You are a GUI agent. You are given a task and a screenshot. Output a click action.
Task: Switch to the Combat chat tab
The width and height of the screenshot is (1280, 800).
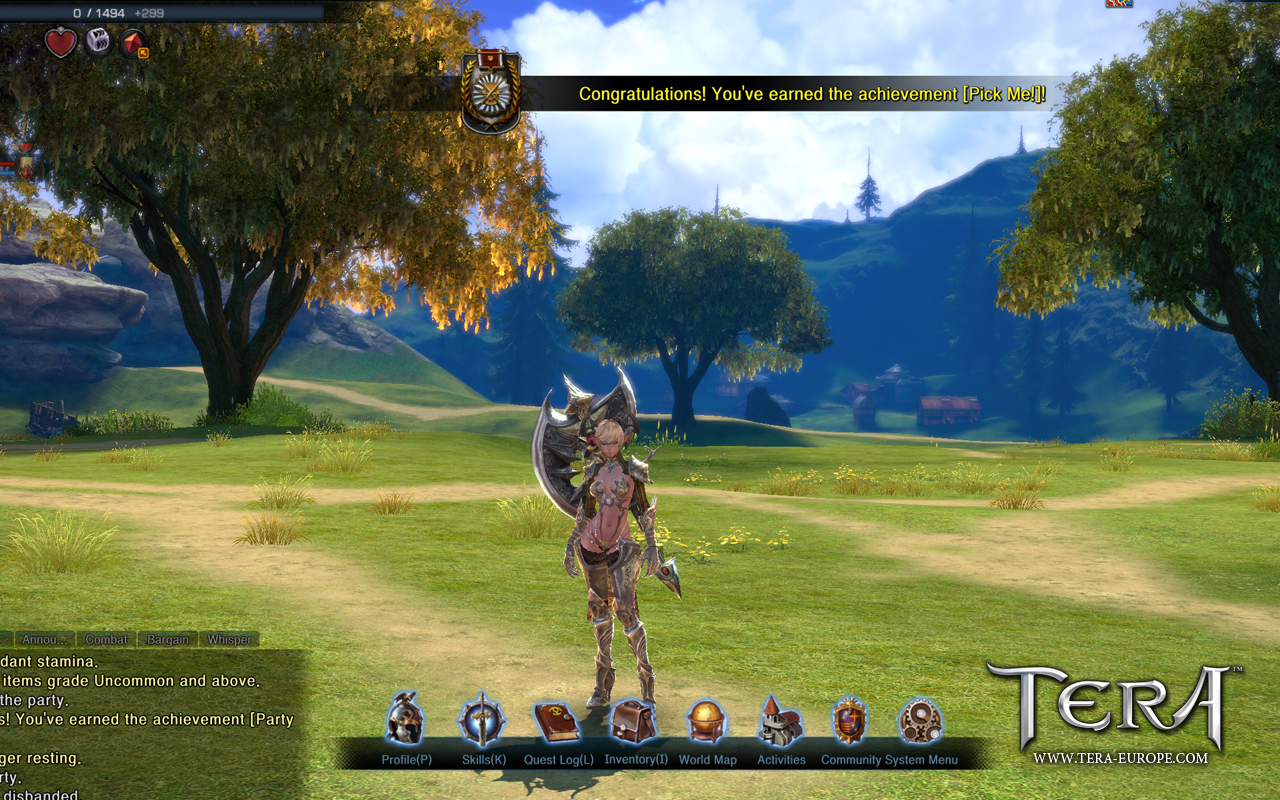click(106, 639)
